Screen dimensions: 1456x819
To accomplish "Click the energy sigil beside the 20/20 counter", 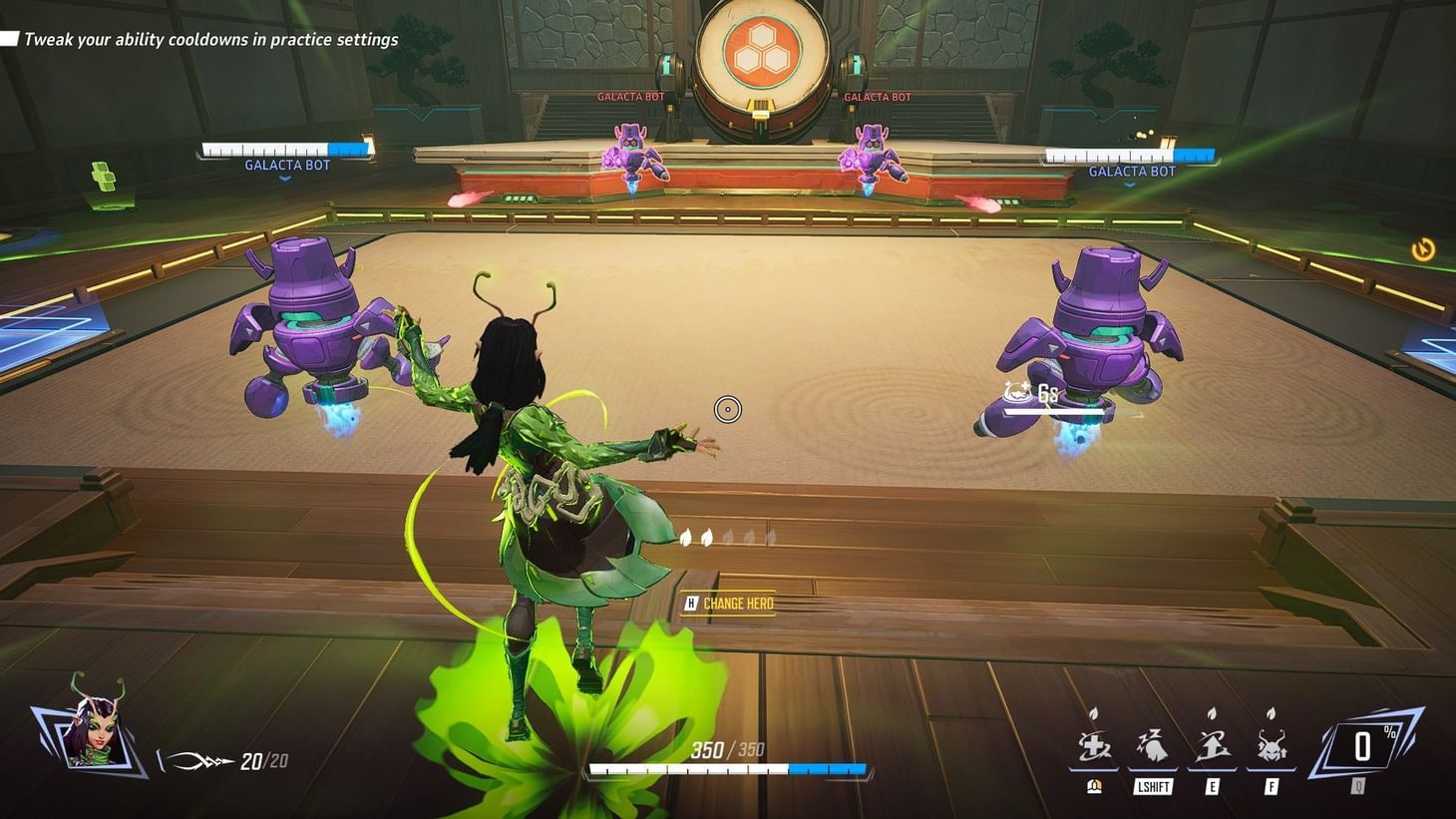I will point(195,758).
